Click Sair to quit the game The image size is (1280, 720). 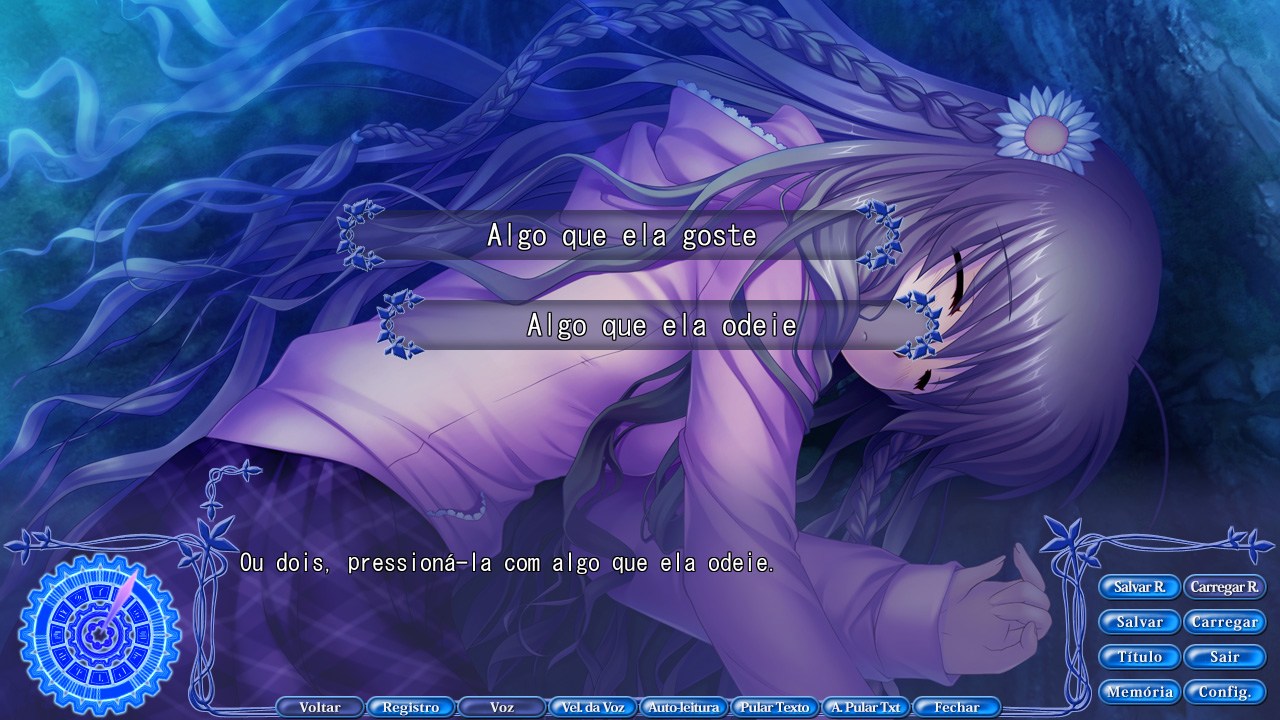pos(1224,656)
